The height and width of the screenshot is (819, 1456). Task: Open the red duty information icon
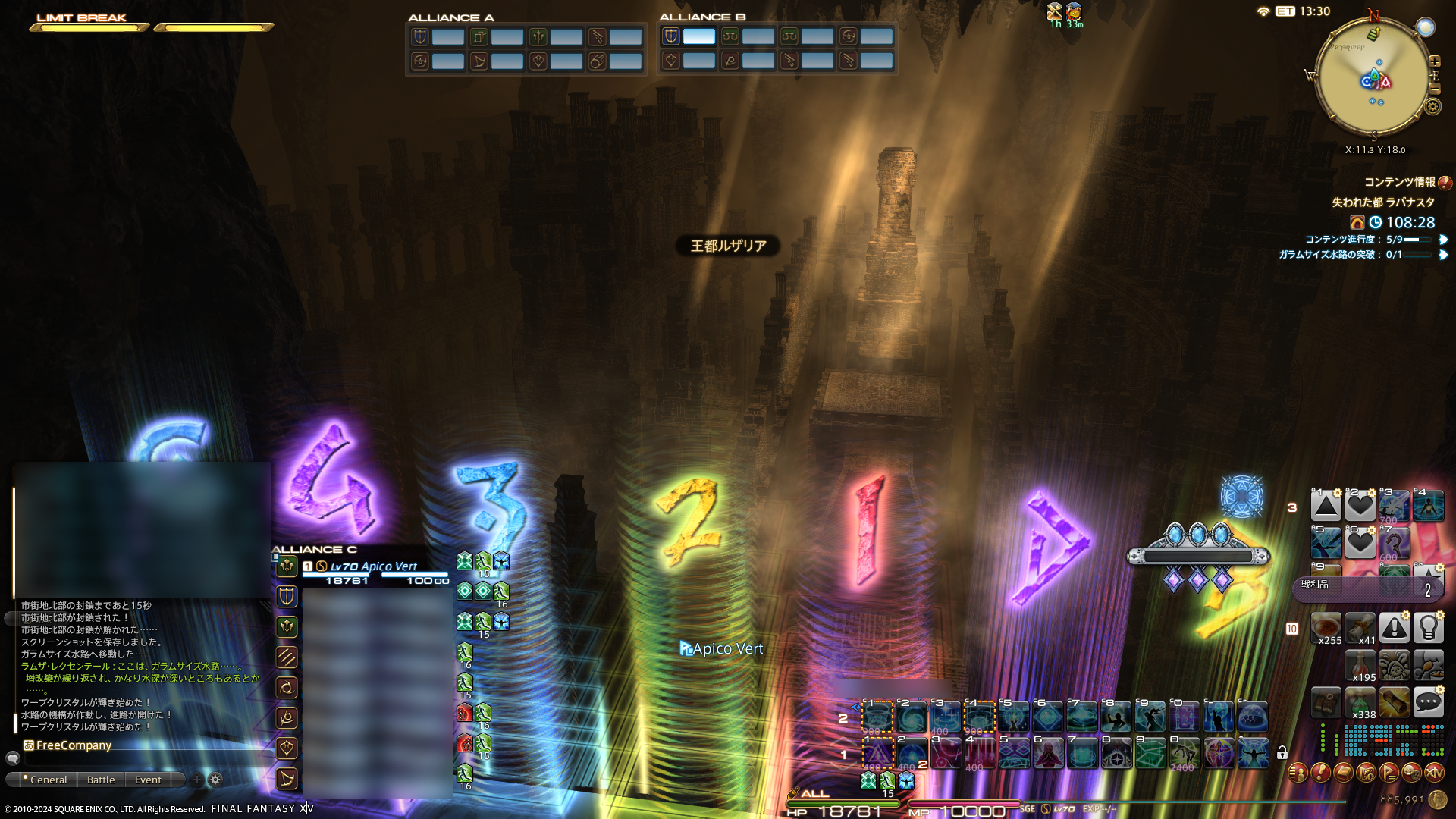1445,183
